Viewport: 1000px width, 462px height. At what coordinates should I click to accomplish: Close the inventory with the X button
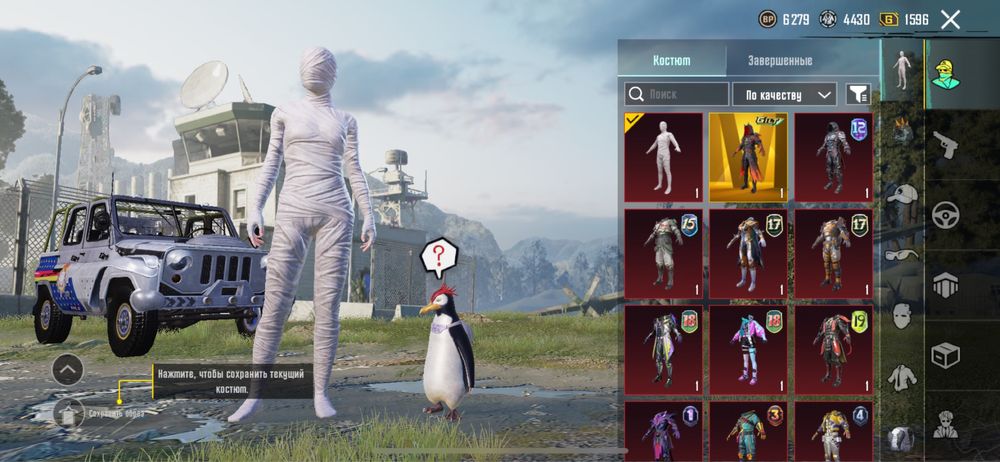(950, 19)
